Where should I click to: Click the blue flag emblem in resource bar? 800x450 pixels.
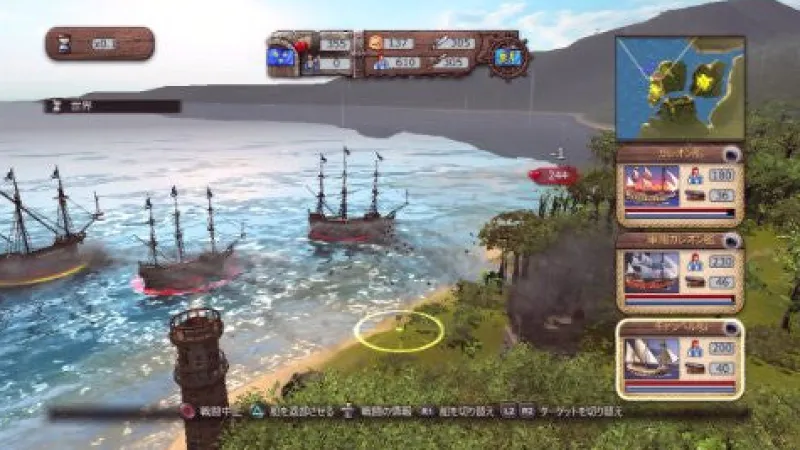[283, 58]
